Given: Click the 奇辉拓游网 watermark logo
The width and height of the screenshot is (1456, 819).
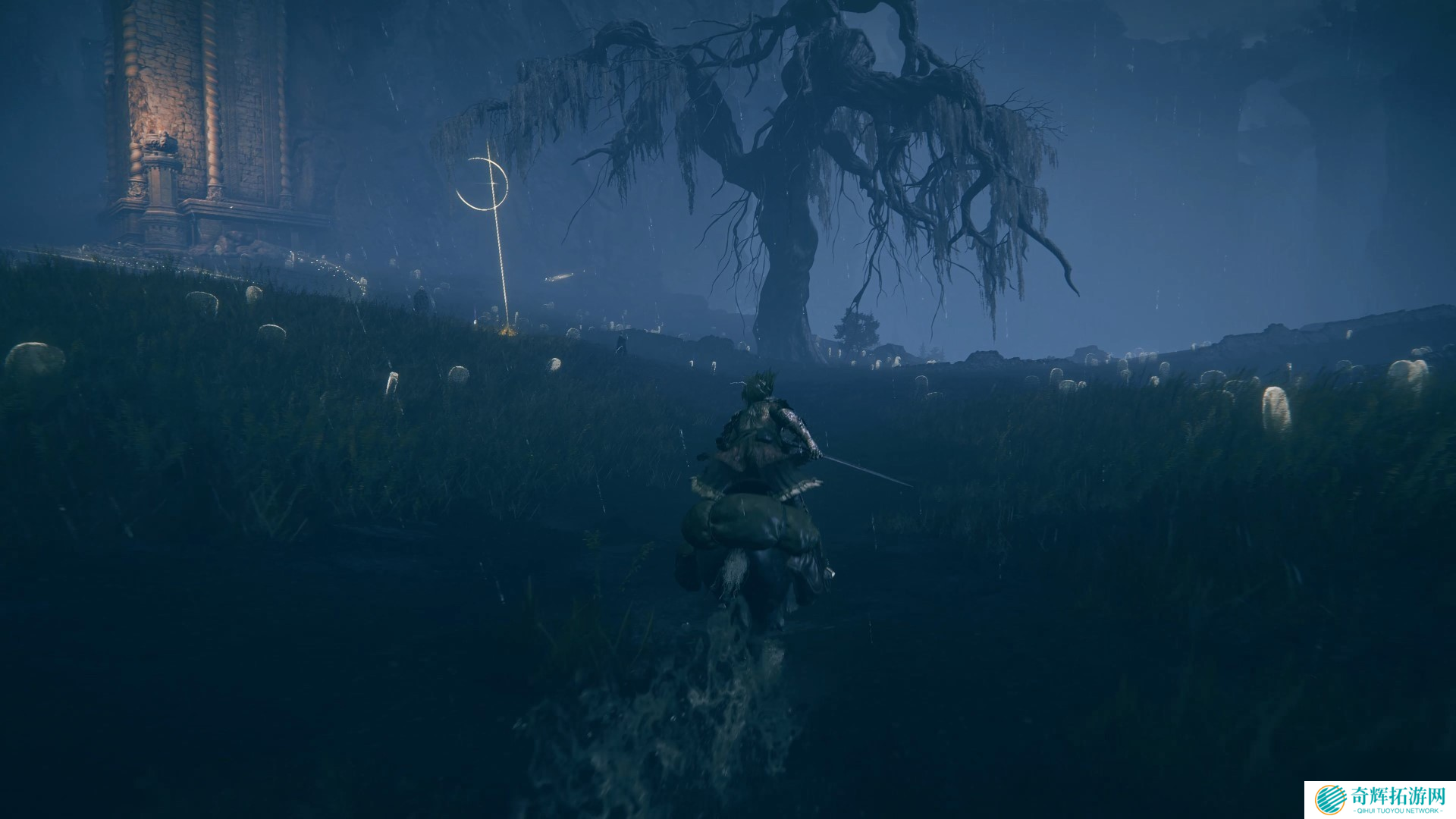Looking at the screenshot, I should [1379, 799].
